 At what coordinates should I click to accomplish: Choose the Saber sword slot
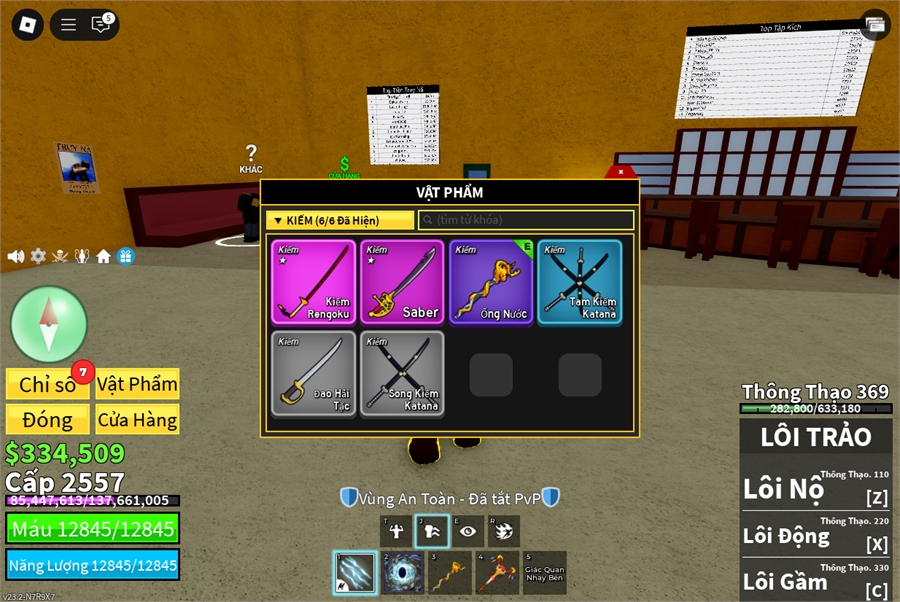point(402,282)
